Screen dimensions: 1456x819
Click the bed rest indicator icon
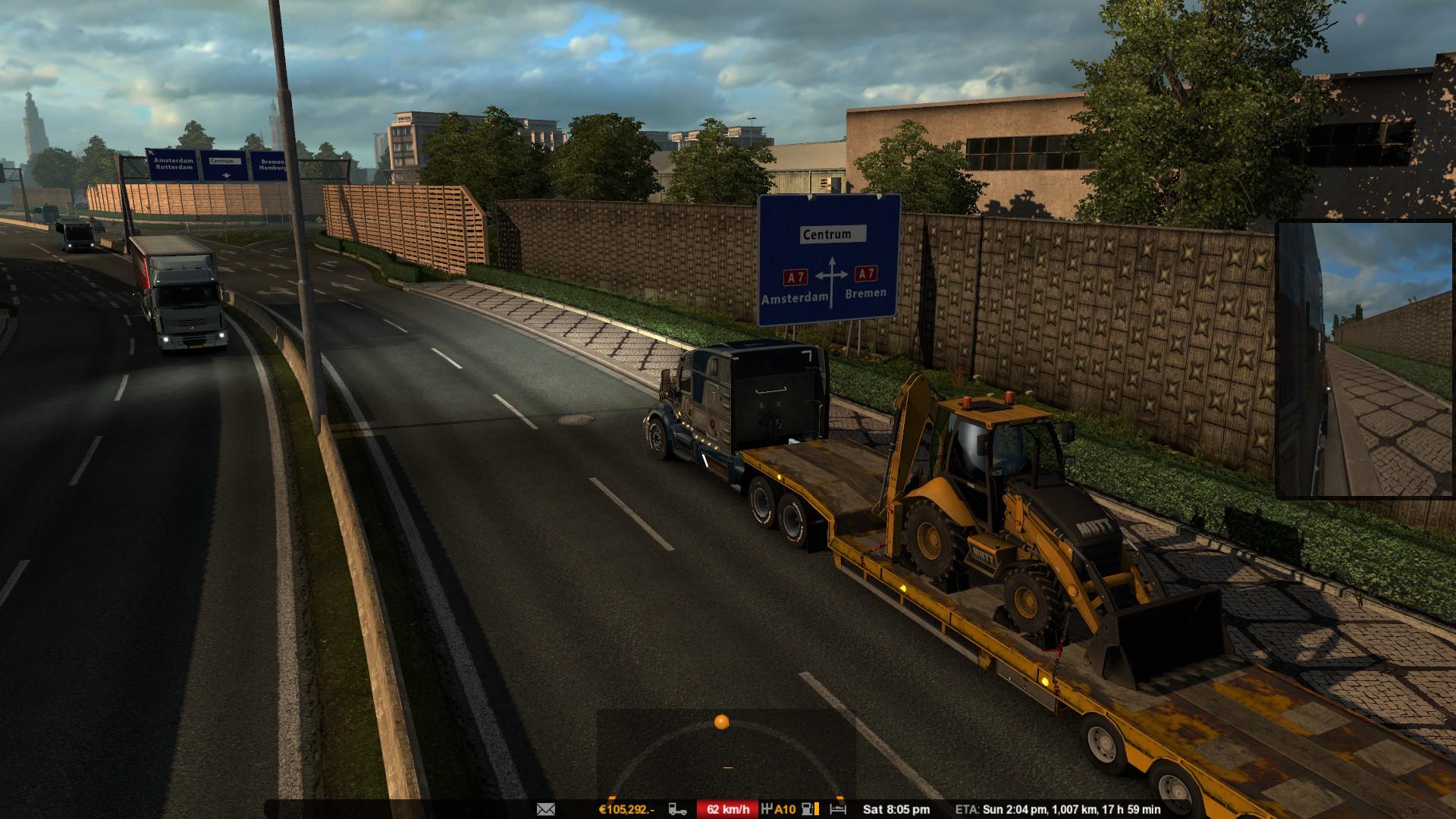[838, 809]
